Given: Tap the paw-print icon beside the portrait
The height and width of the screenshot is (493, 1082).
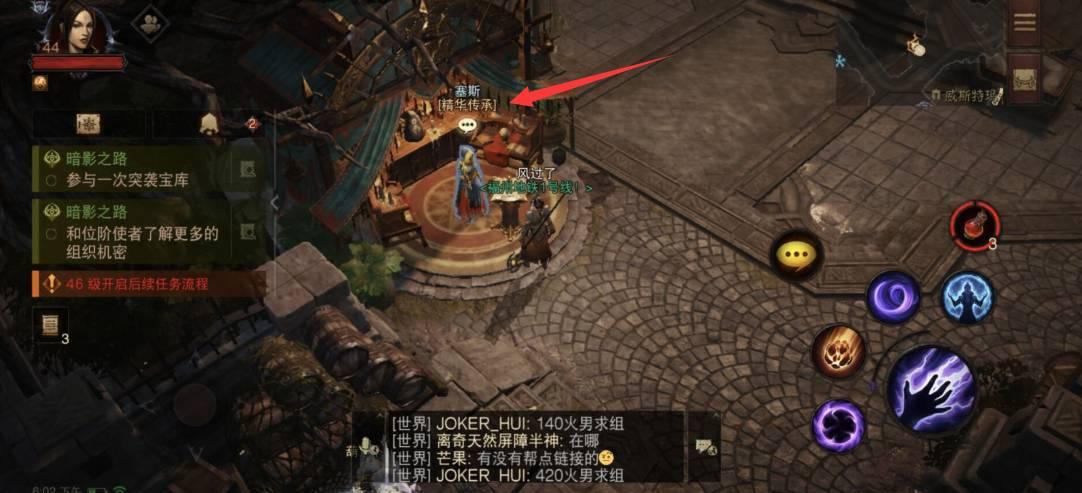Looking at the screenshot, I should click(151, 24).
